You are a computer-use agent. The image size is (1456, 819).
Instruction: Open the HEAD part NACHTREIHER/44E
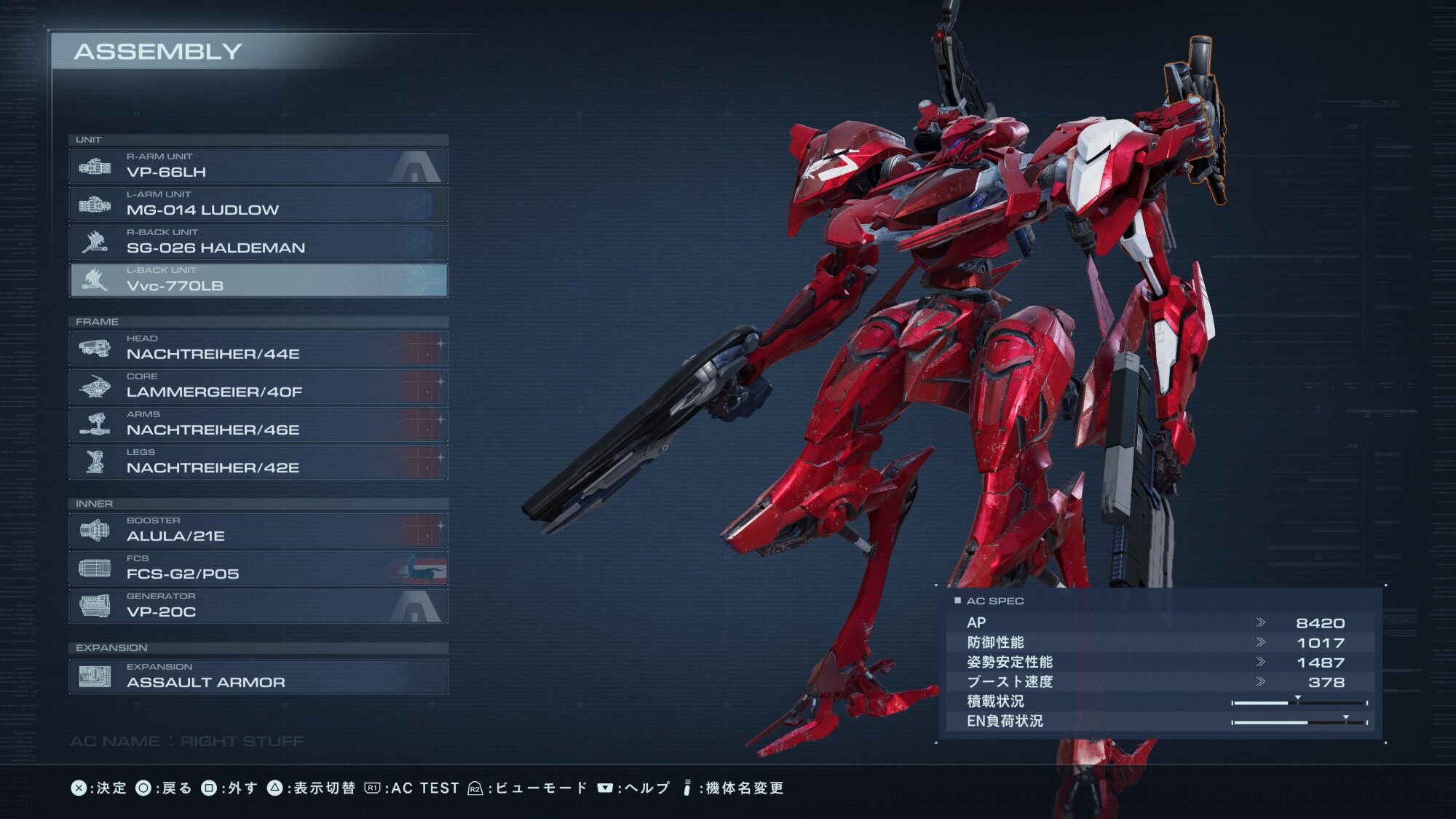pyautogui.click(x=258, y=348)
